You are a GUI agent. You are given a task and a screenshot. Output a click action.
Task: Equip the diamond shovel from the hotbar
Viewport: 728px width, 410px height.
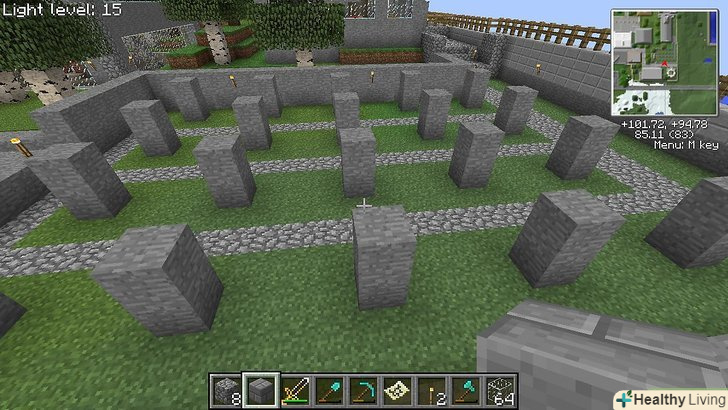pos(331,390)
